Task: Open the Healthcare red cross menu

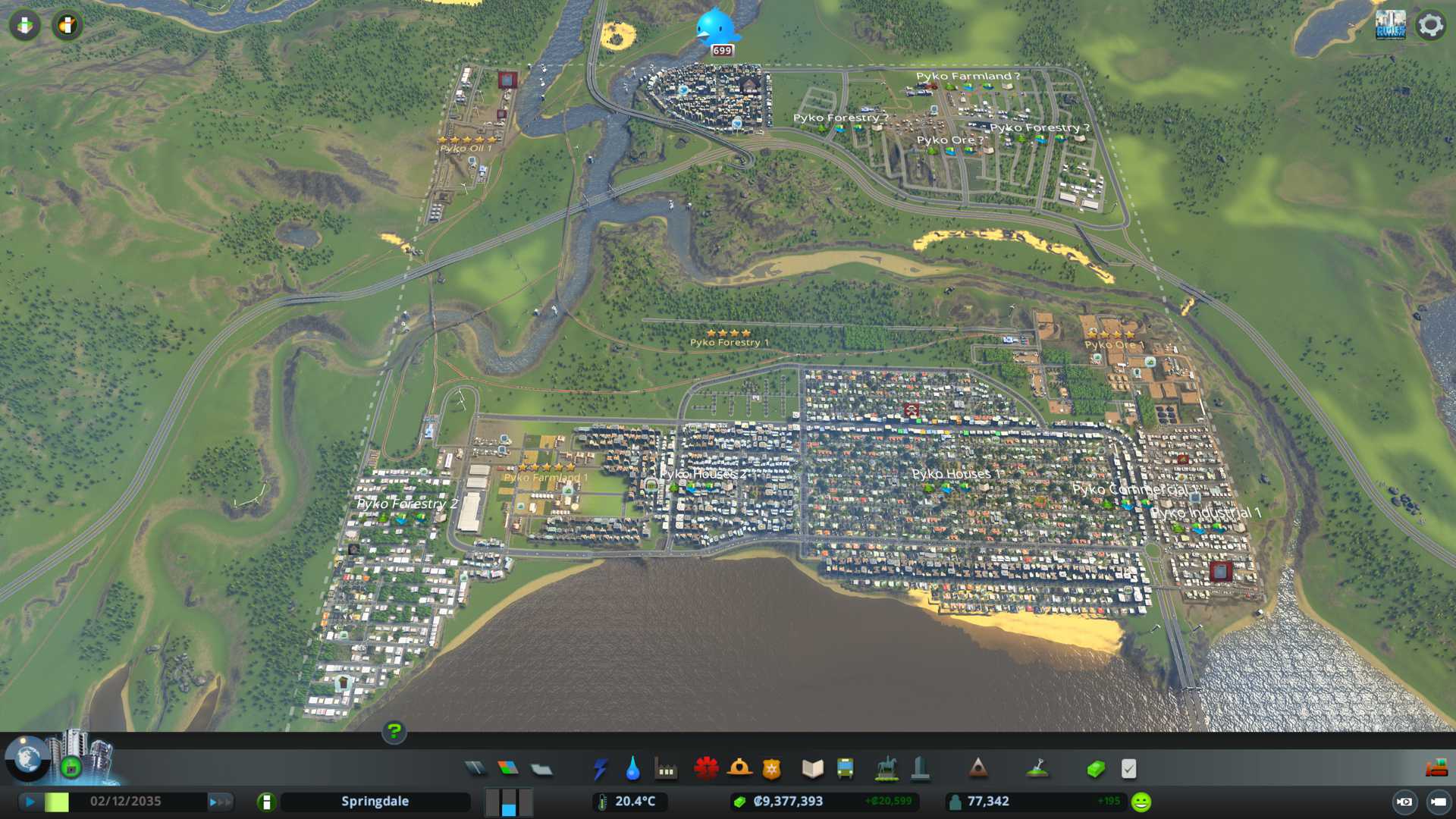Action: (x=706, y=769)
